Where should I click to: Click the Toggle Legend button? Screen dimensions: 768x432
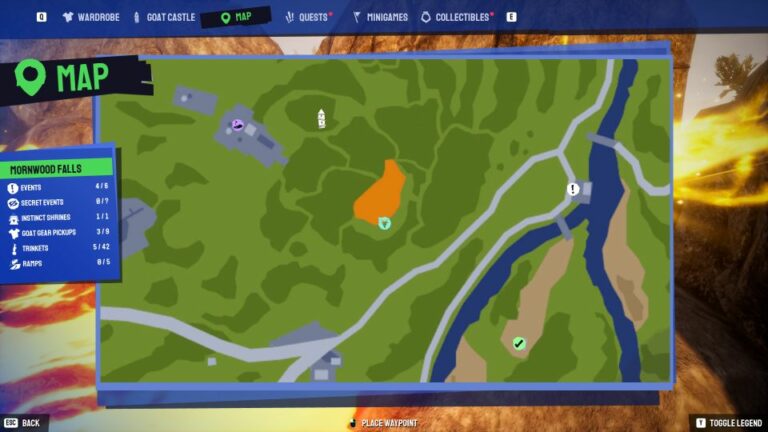(x=728, y=423)
